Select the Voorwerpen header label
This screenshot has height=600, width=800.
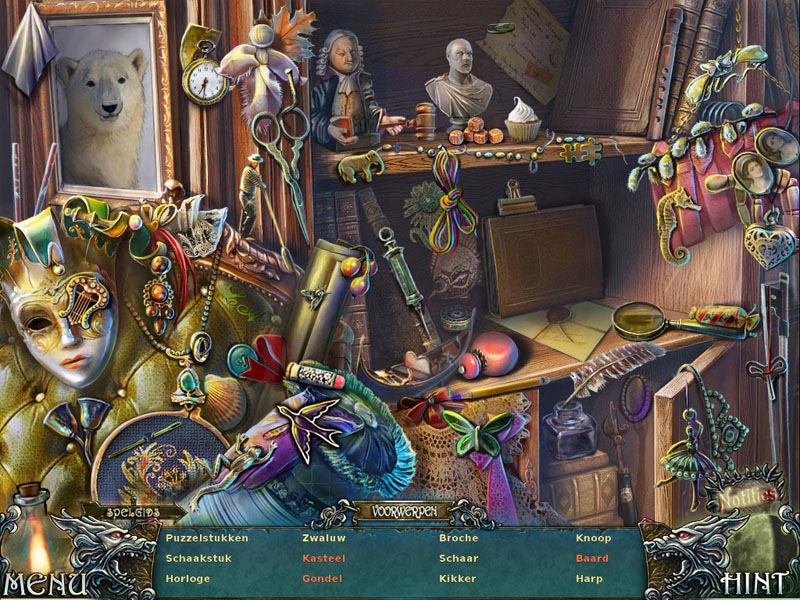point(398,511)
